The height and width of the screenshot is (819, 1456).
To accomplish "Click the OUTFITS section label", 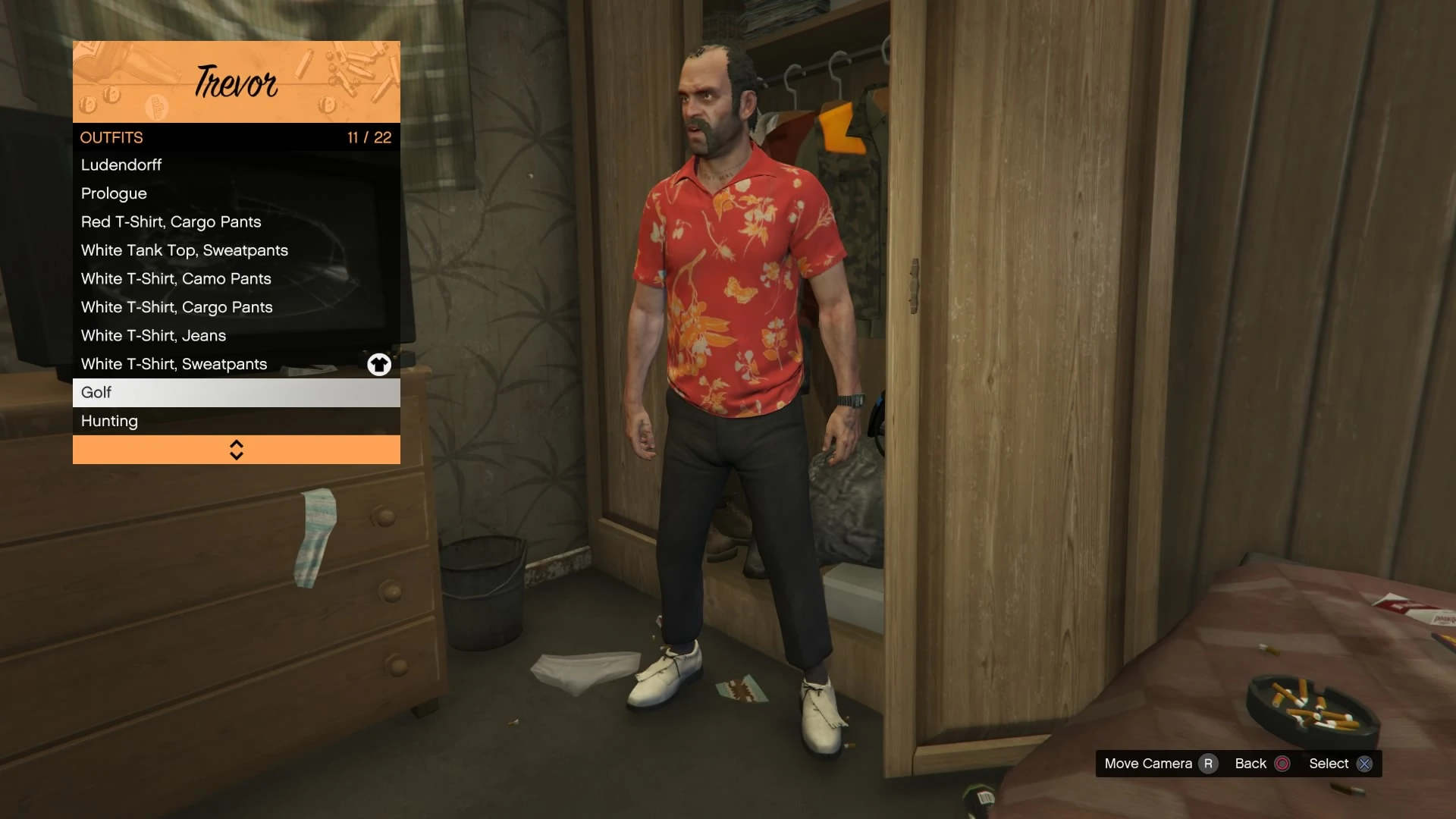I will coord(111,138).
